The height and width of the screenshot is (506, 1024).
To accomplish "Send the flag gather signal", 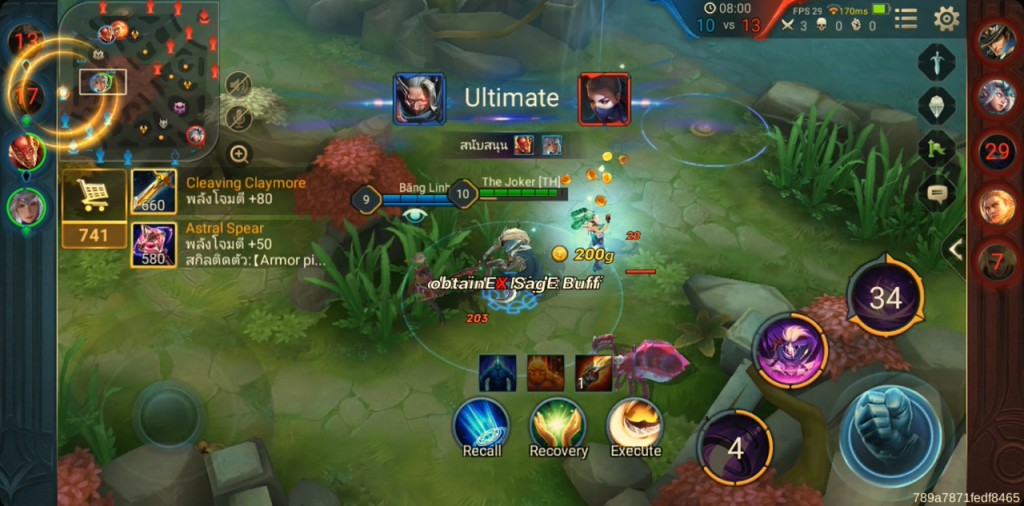I will coord(937,149).
